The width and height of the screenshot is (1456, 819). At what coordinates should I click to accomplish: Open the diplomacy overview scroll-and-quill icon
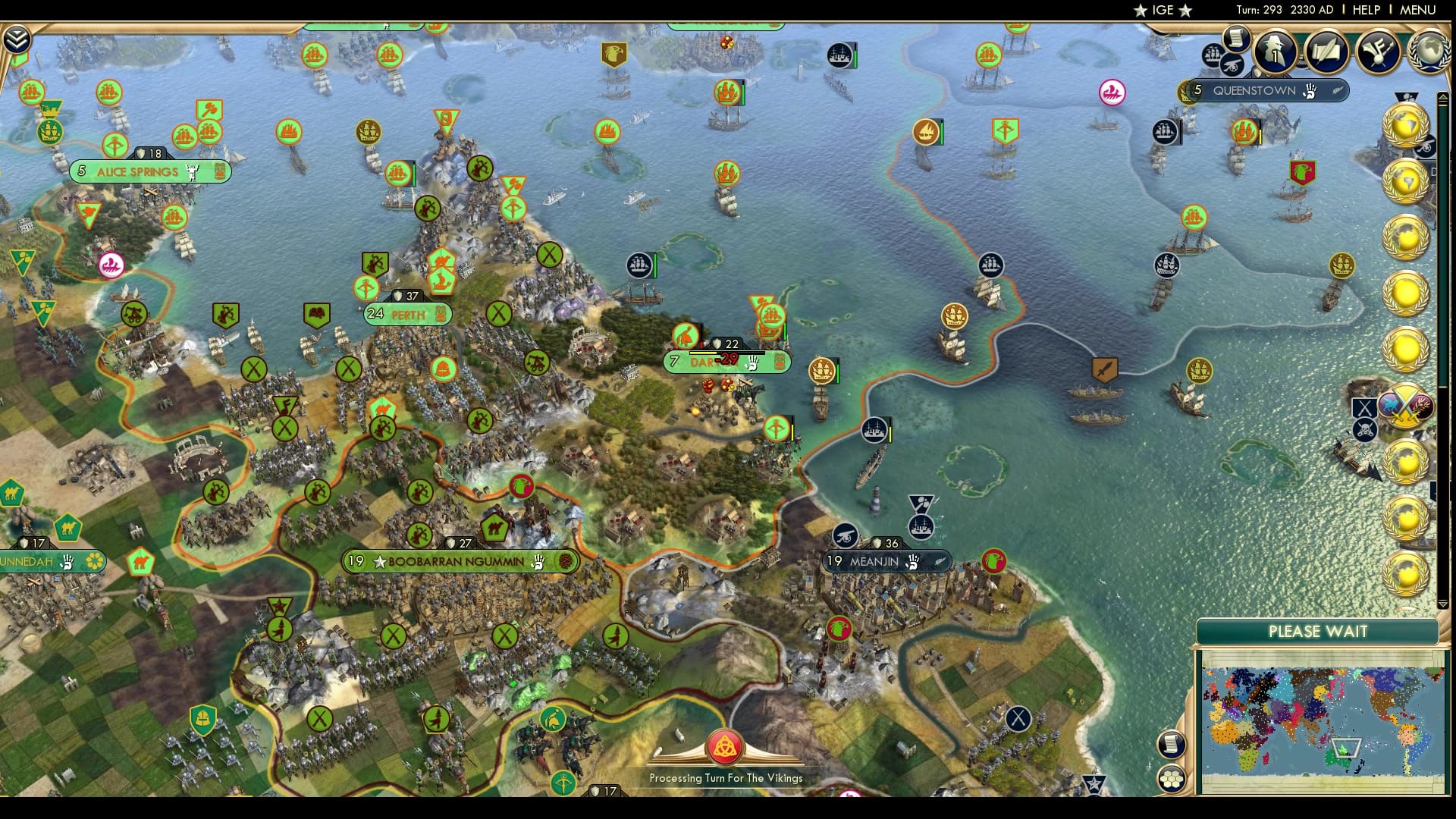click(1327, 52)
